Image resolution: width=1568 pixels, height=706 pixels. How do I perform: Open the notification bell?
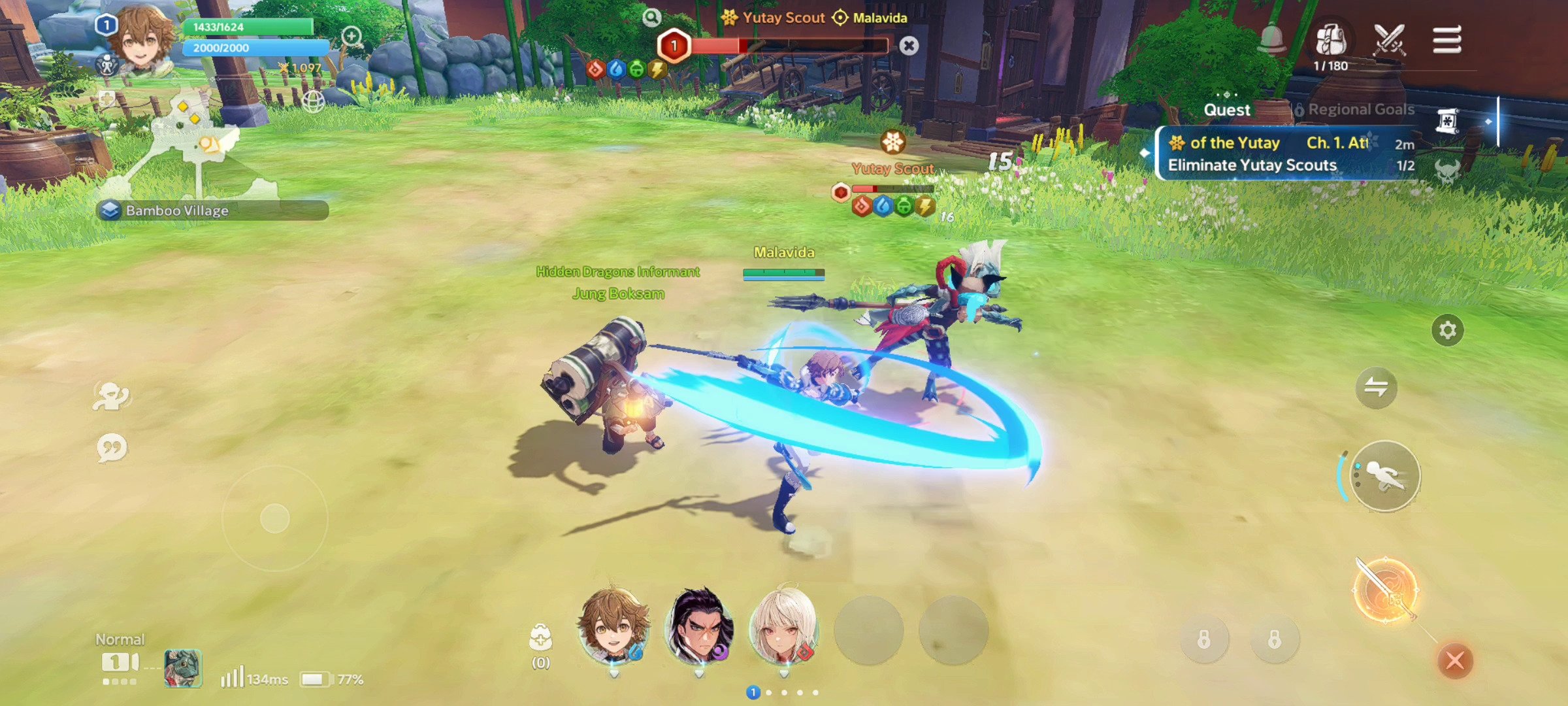coord(1272,41)
